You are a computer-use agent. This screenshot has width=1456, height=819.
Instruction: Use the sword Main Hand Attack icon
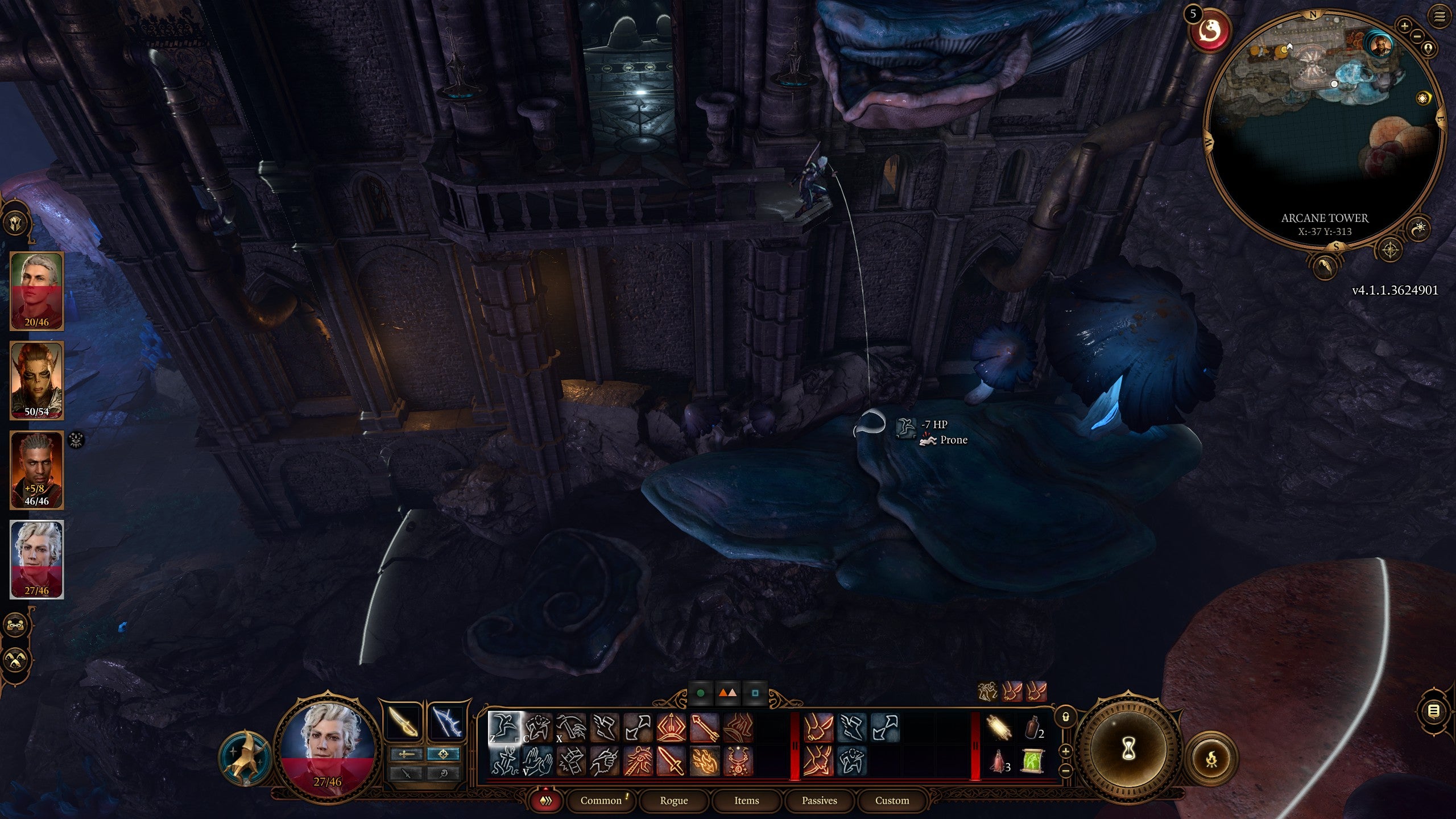coord(671,761)
